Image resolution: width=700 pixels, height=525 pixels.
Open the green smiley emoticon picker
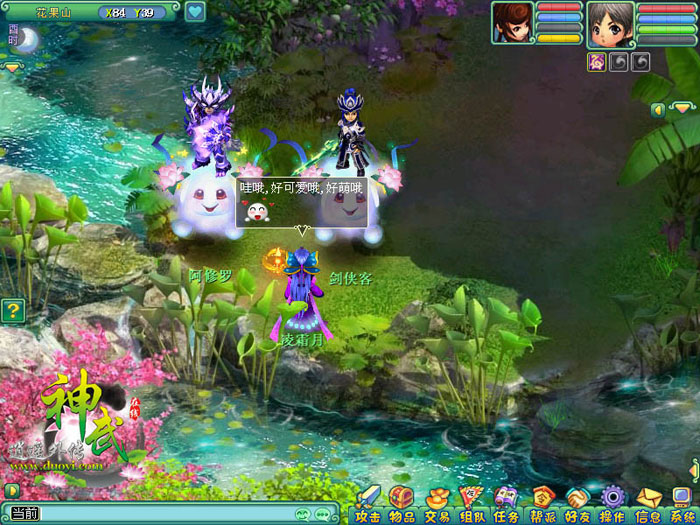tap(302, 514)
